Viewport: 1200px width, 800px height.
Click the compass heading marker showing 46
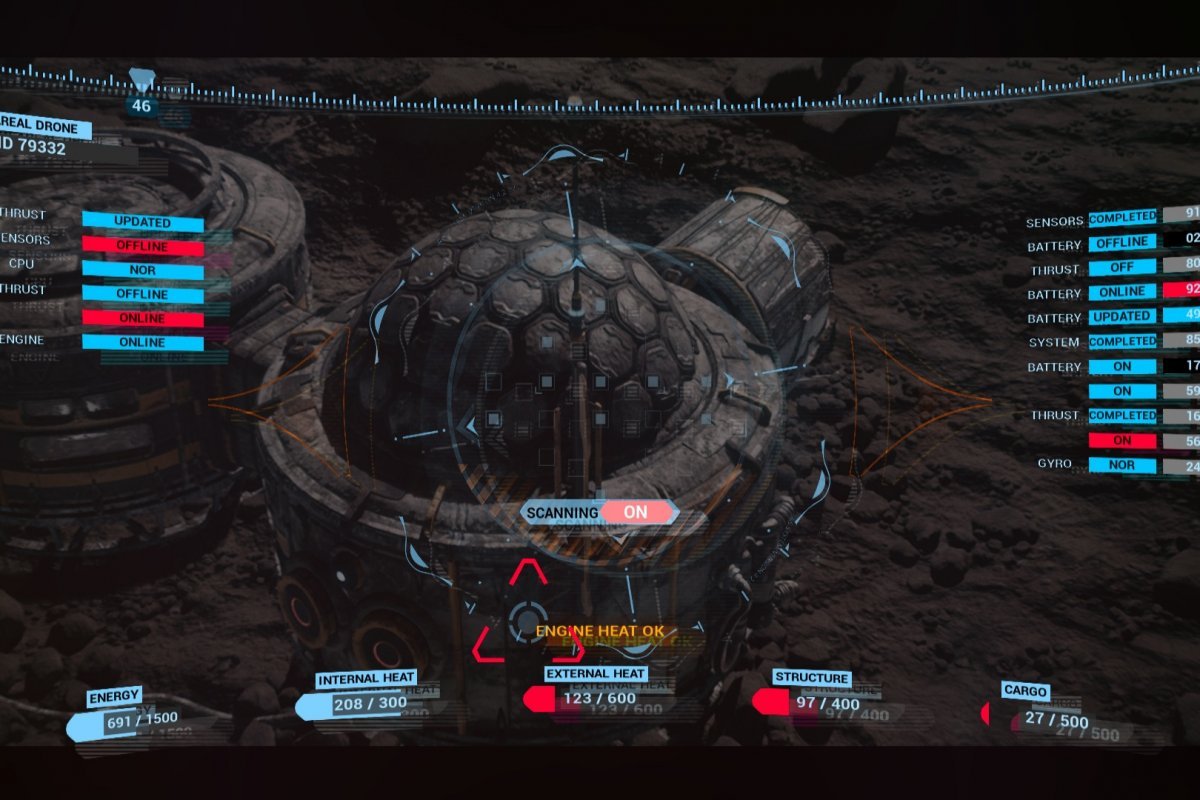point(142,104)
